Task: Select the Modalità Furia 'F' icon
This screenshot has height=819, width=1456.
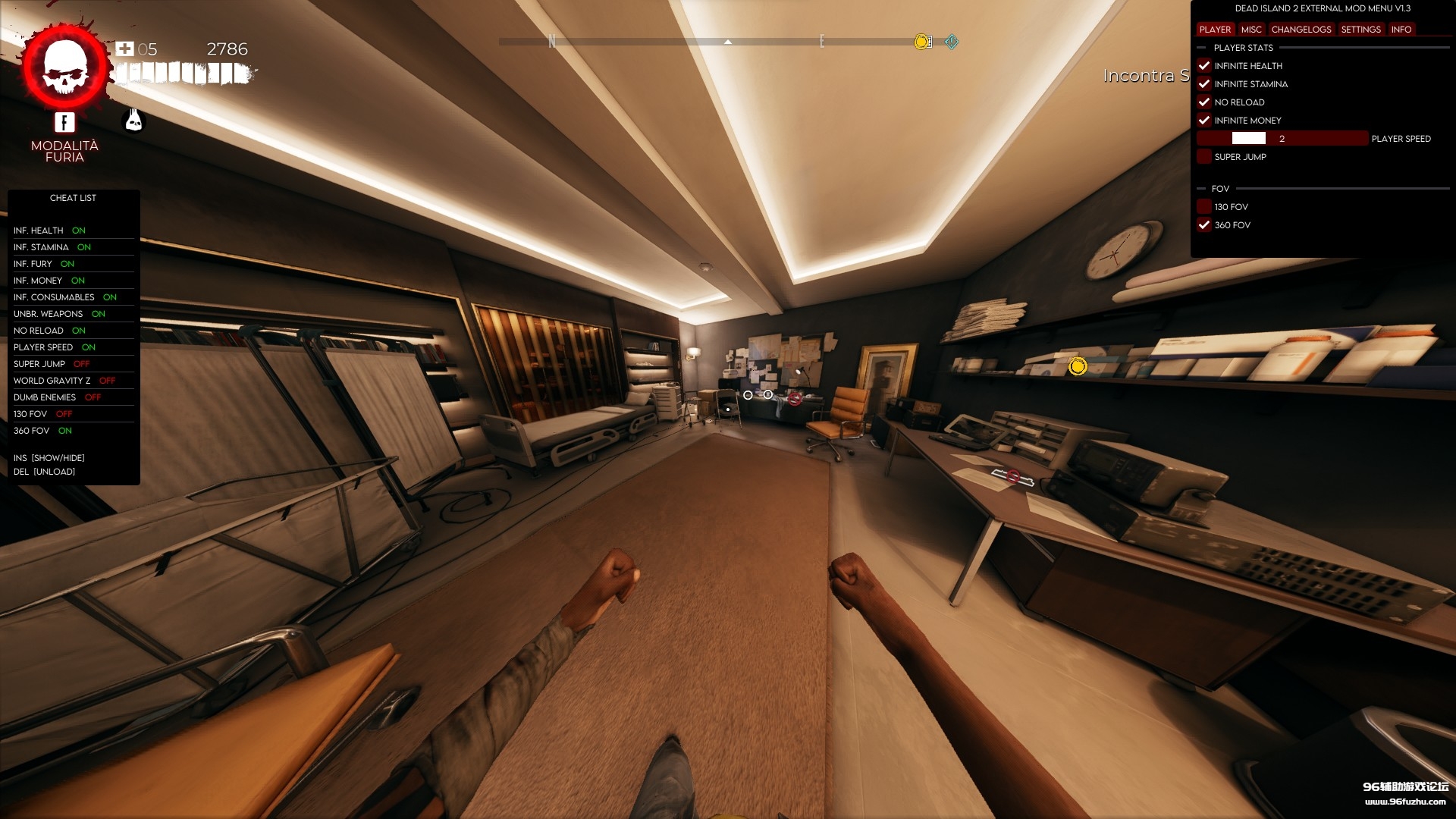Action: tap(64, 121)
